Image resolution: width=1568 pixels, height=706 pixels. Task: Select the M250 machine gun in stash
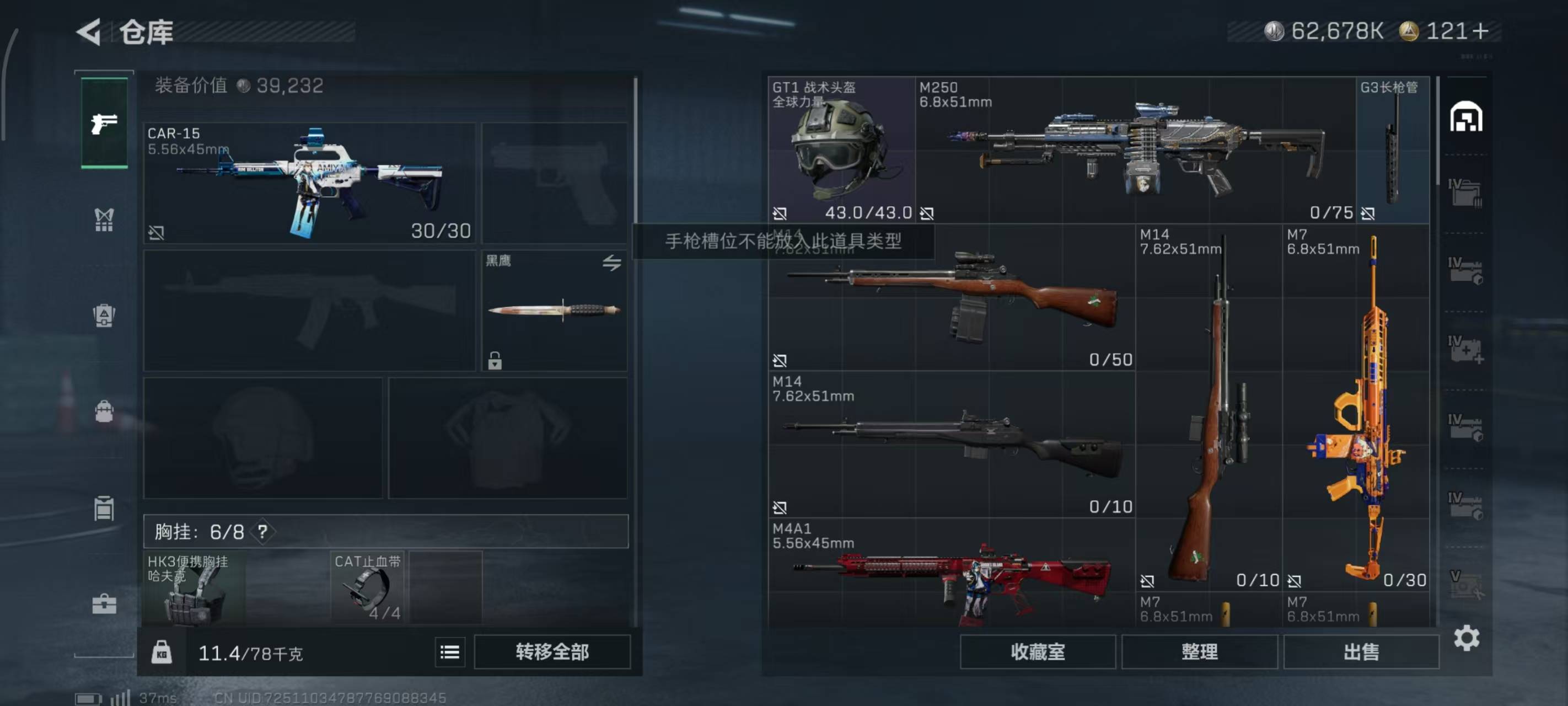point(1136,150)
